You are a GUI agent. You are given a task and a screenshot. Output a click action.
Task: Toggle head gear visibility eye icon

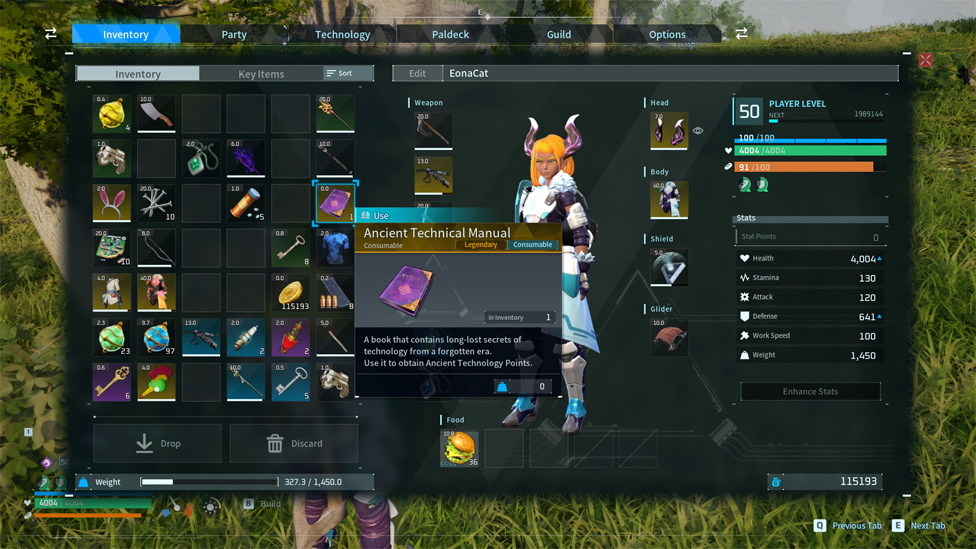pyautogui.click(x=698, y=131)
